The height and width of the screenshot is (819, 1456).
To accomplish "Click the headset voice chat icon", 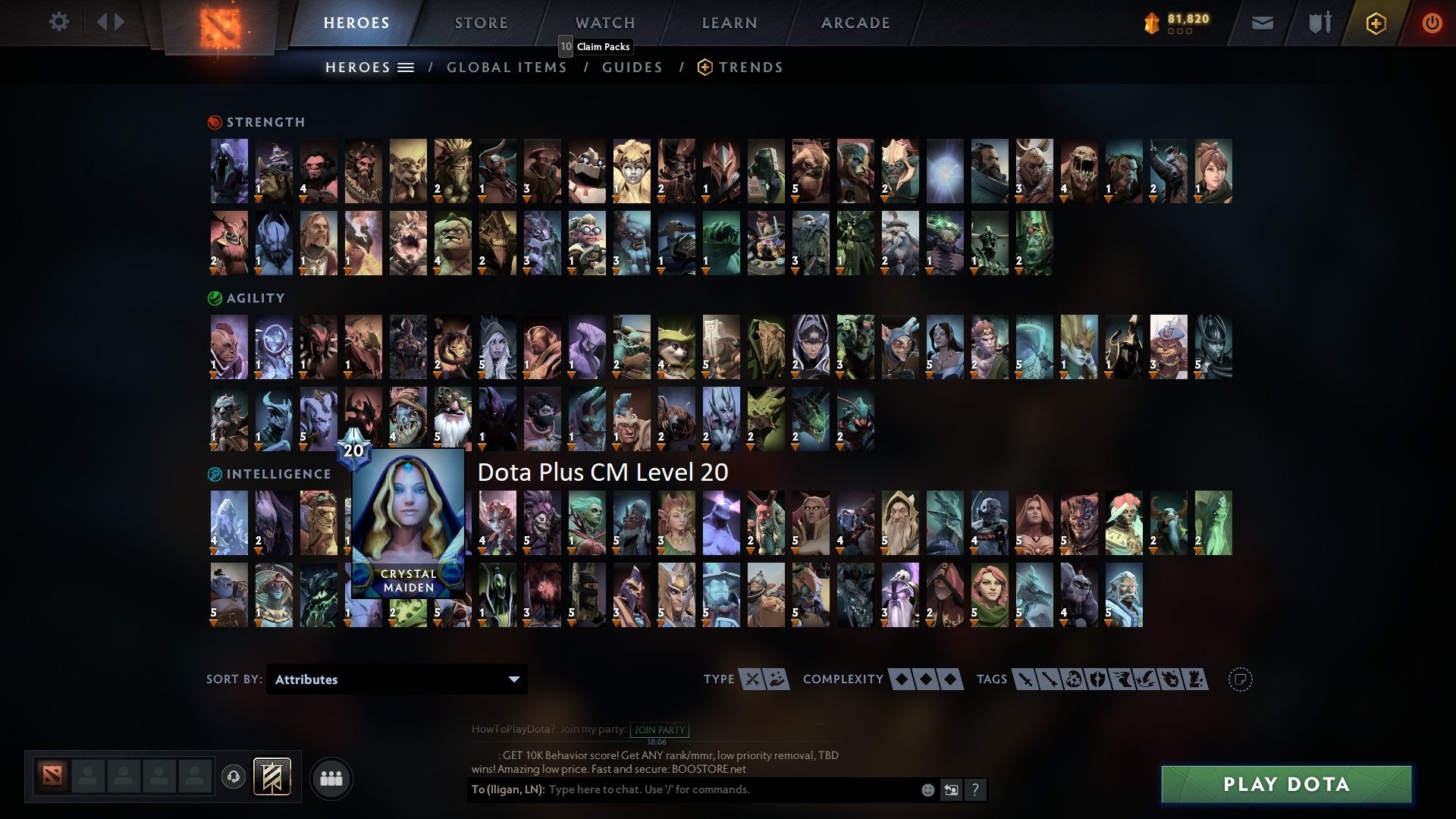I will point(233,777).
